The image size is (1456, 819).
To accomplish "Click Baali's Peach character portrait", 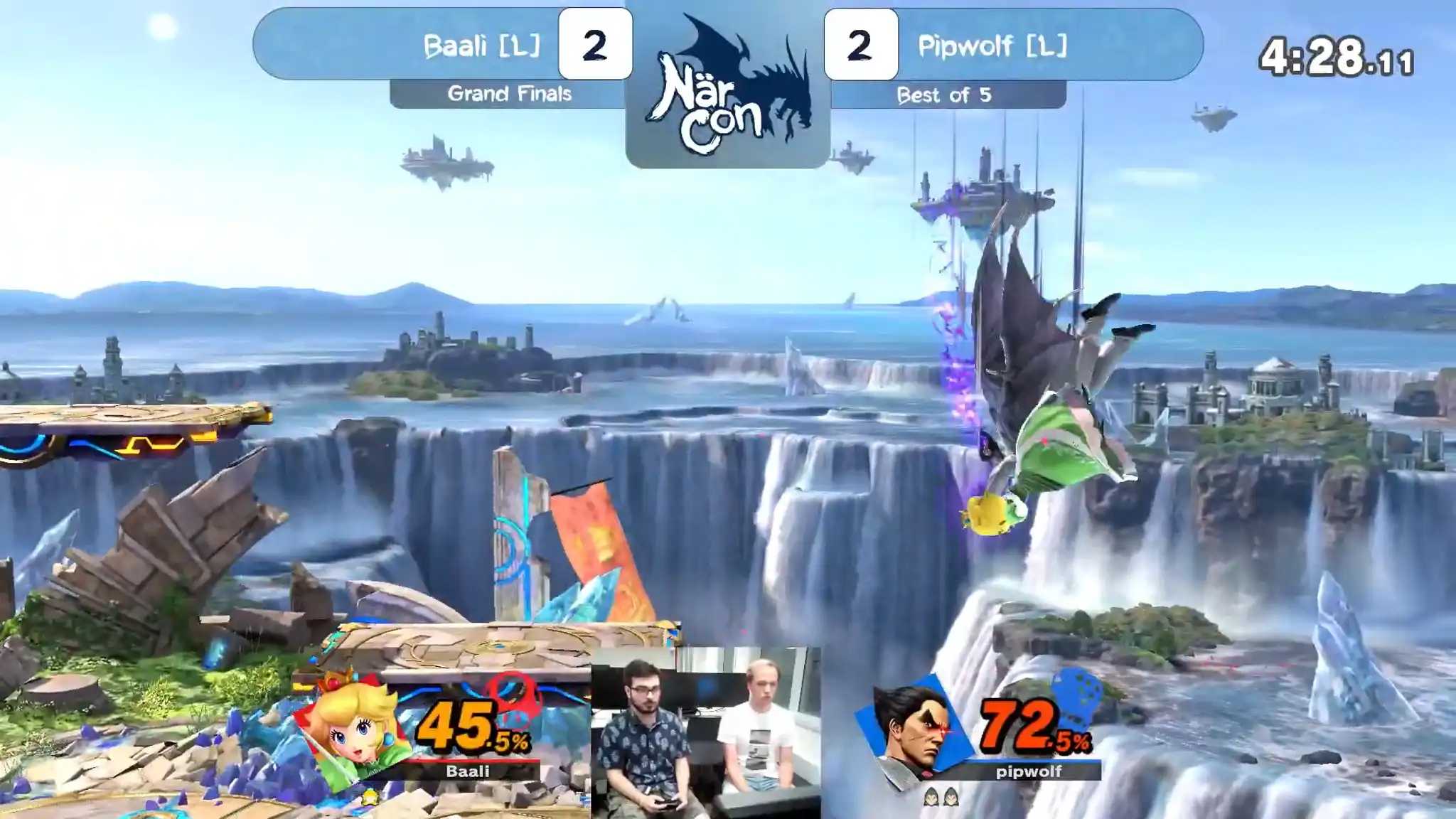I will click(x=353, y=729).
